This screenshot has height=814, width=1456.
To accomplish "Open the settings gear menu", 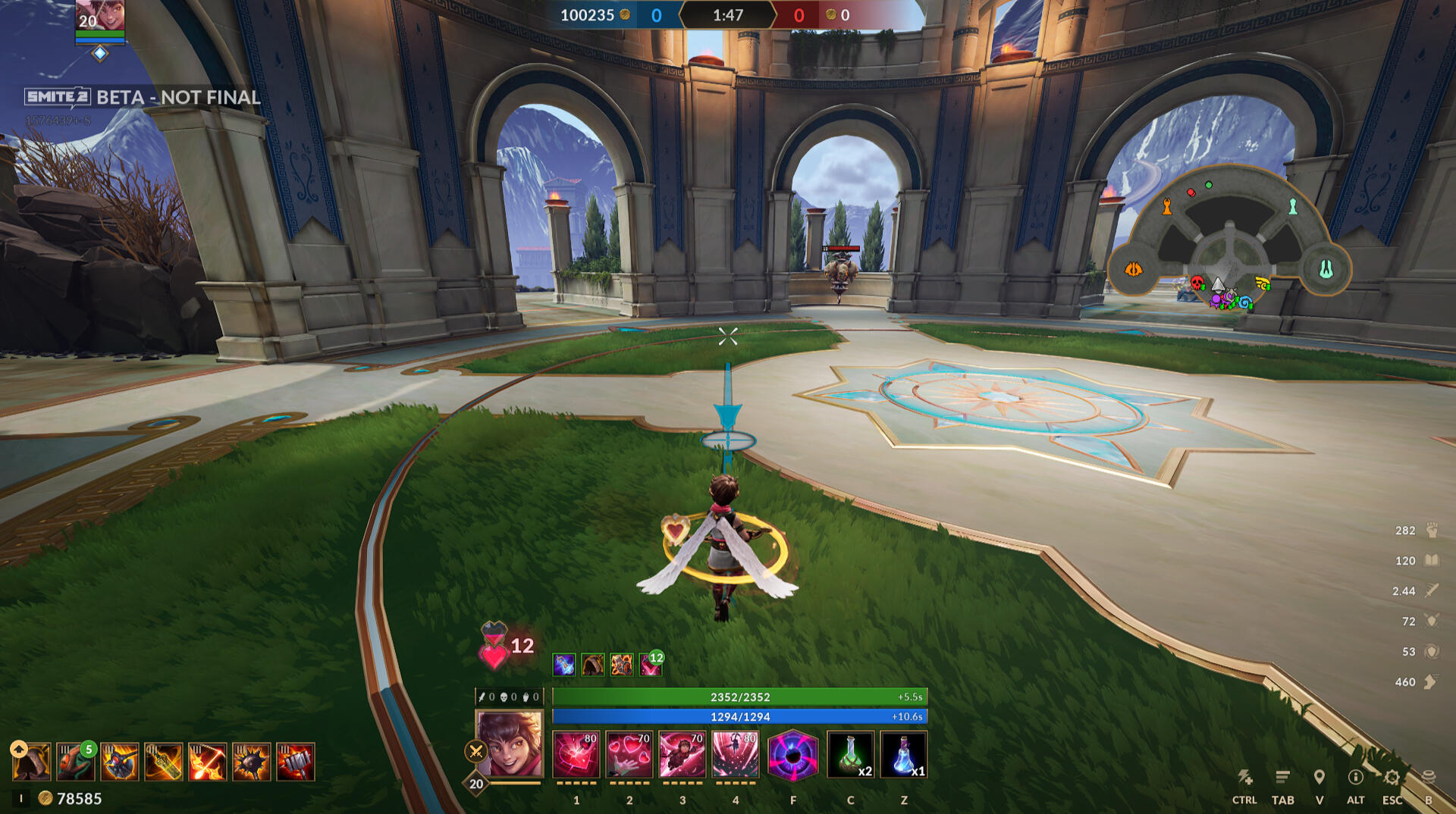I will pos(1392,778).
